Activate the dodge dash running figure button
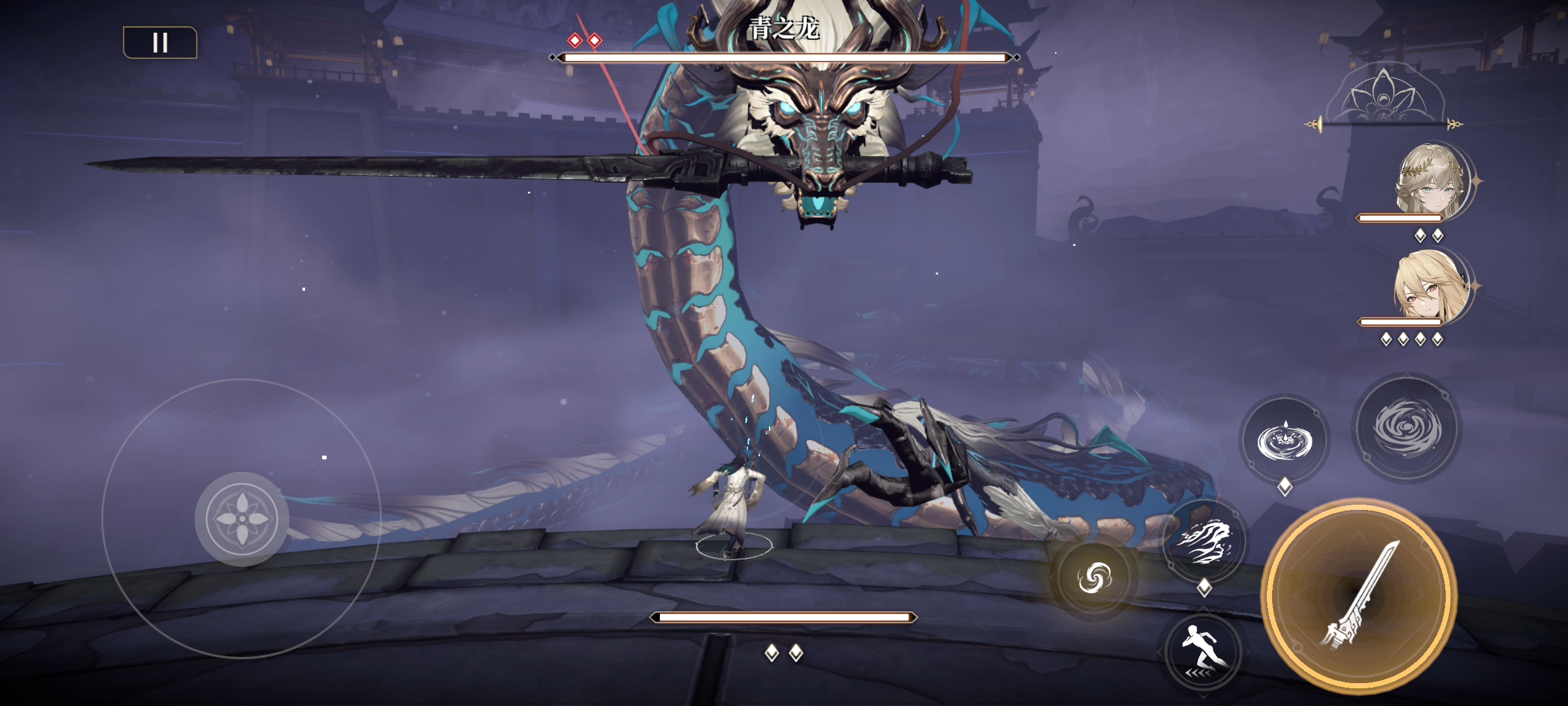Viewport: 1568px width, 706px height. pyautogui.click(x=1203, y=652)
